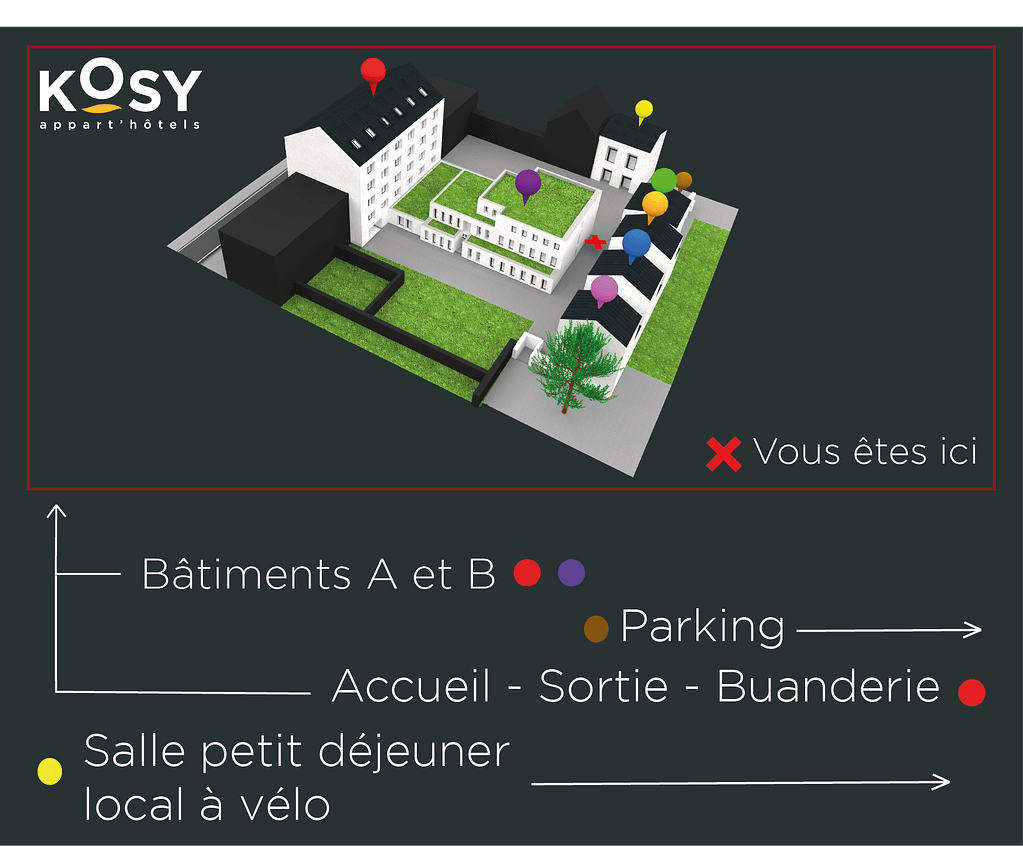Click the red pin on the tall building
1023x846 pixels.
tap(373, 71)
